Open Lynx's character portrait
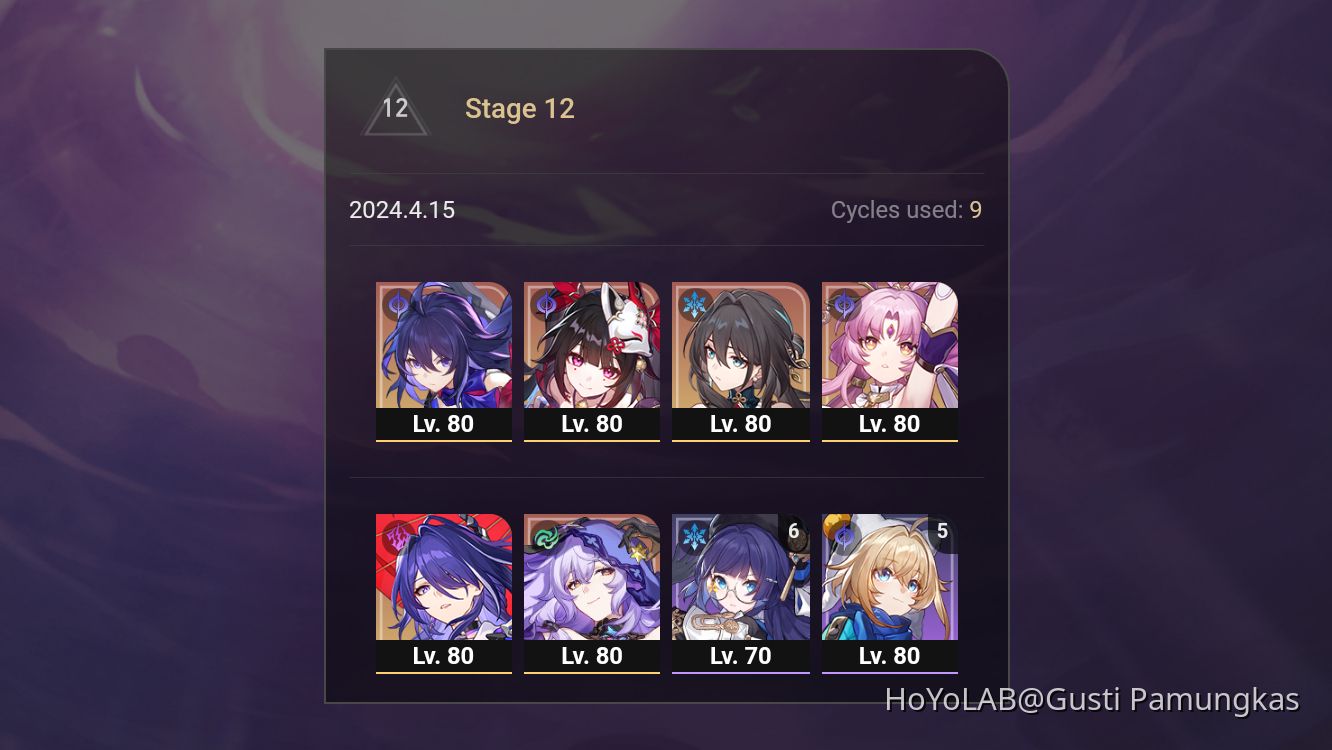The image size is (1332, 750). [889, 578]
